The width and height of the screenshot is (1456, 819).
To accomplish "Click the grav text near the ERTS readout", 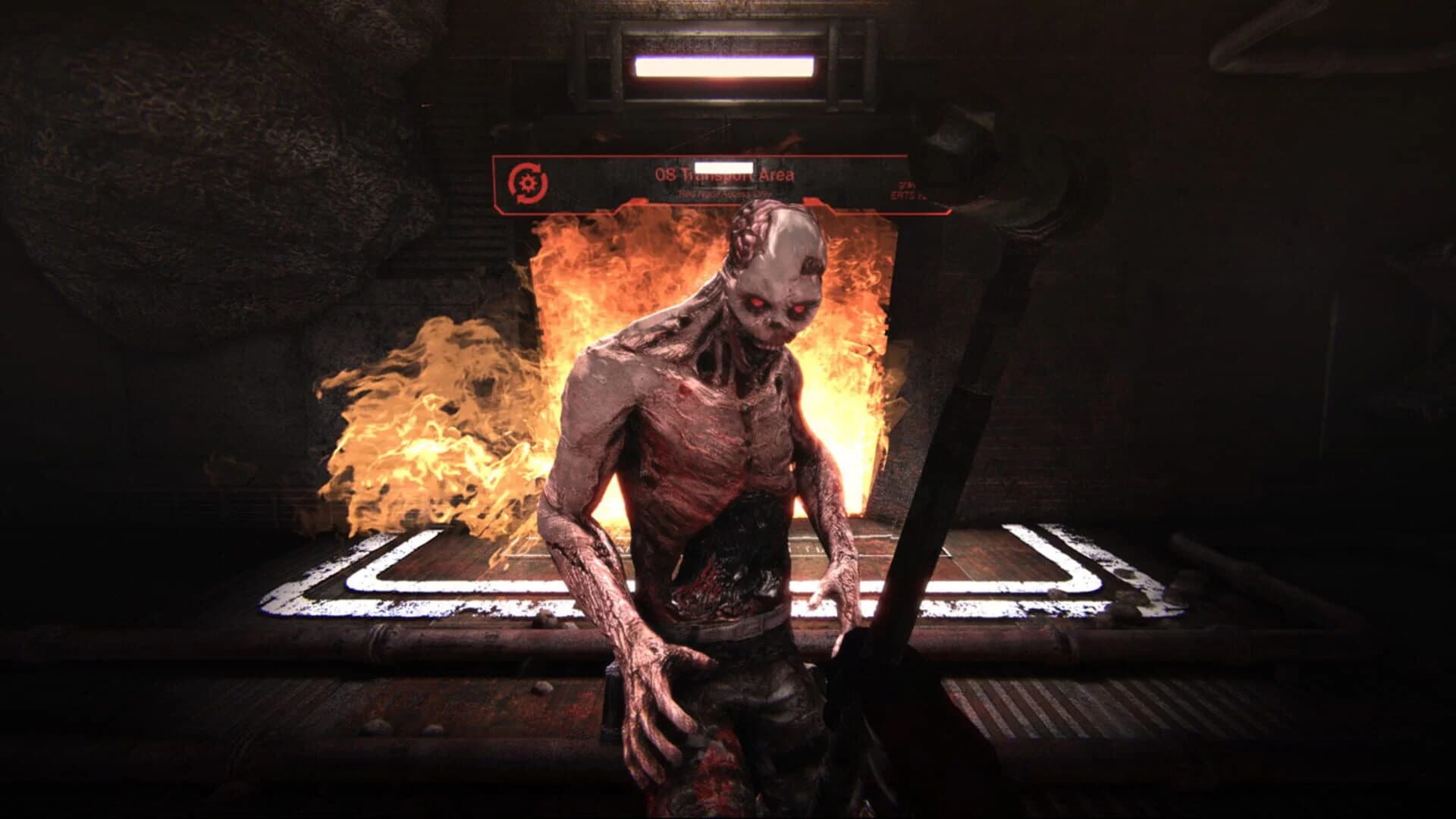I will (907, 186).
